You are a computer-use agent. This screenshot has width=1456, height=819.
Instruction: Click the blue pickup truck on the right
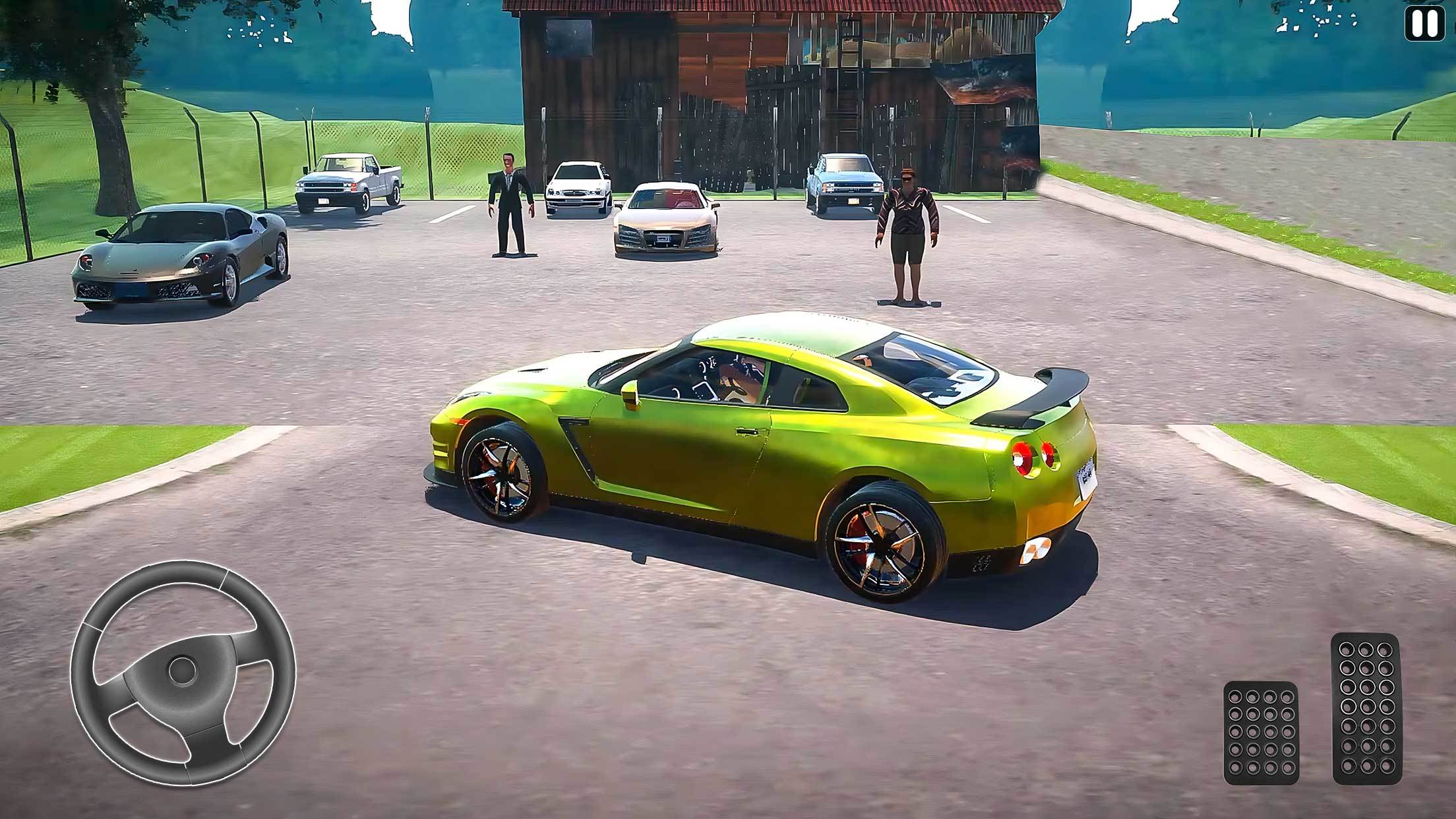pos(844,185)
